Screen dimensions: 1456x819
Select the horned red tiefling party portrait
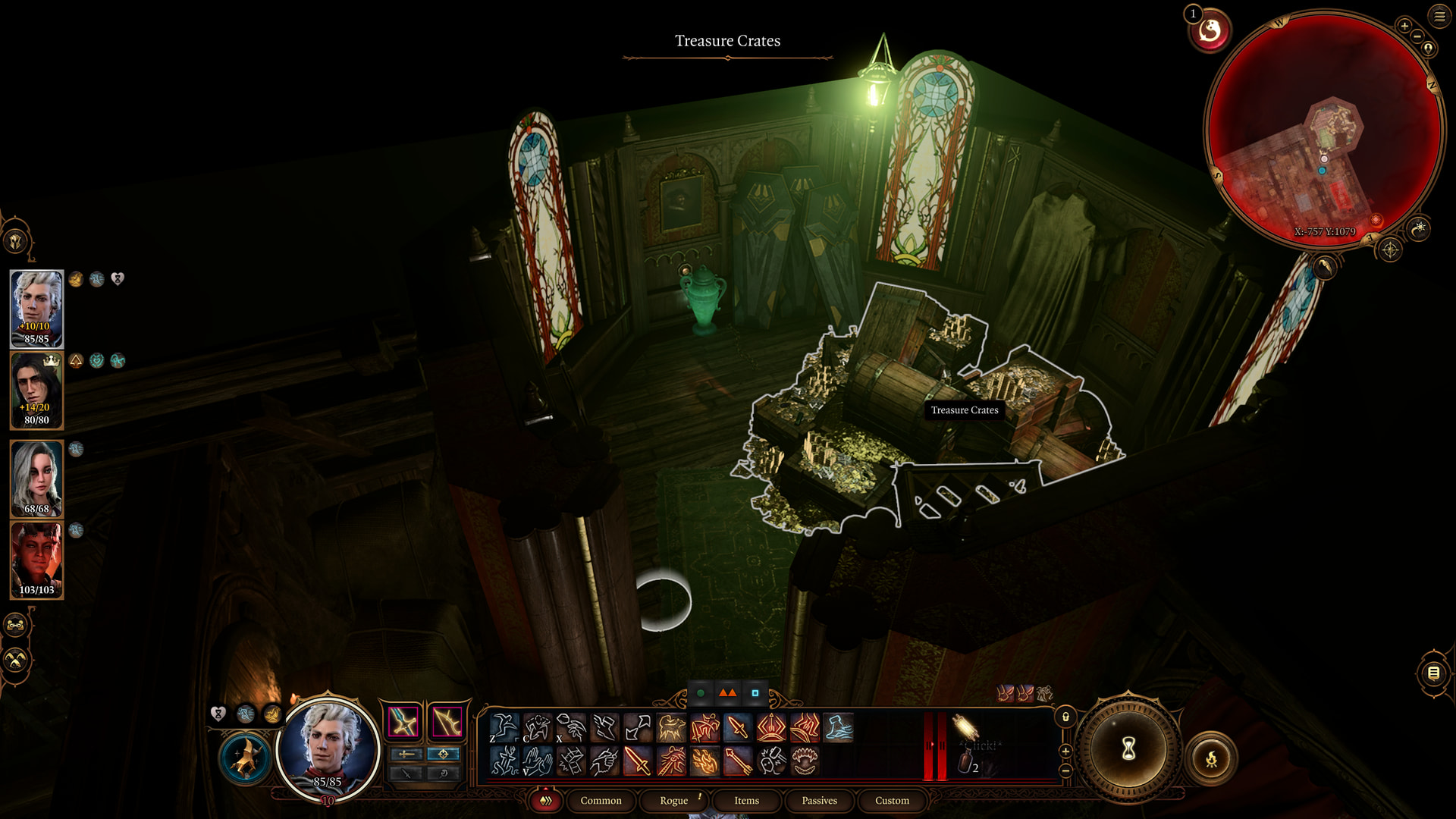36,560
